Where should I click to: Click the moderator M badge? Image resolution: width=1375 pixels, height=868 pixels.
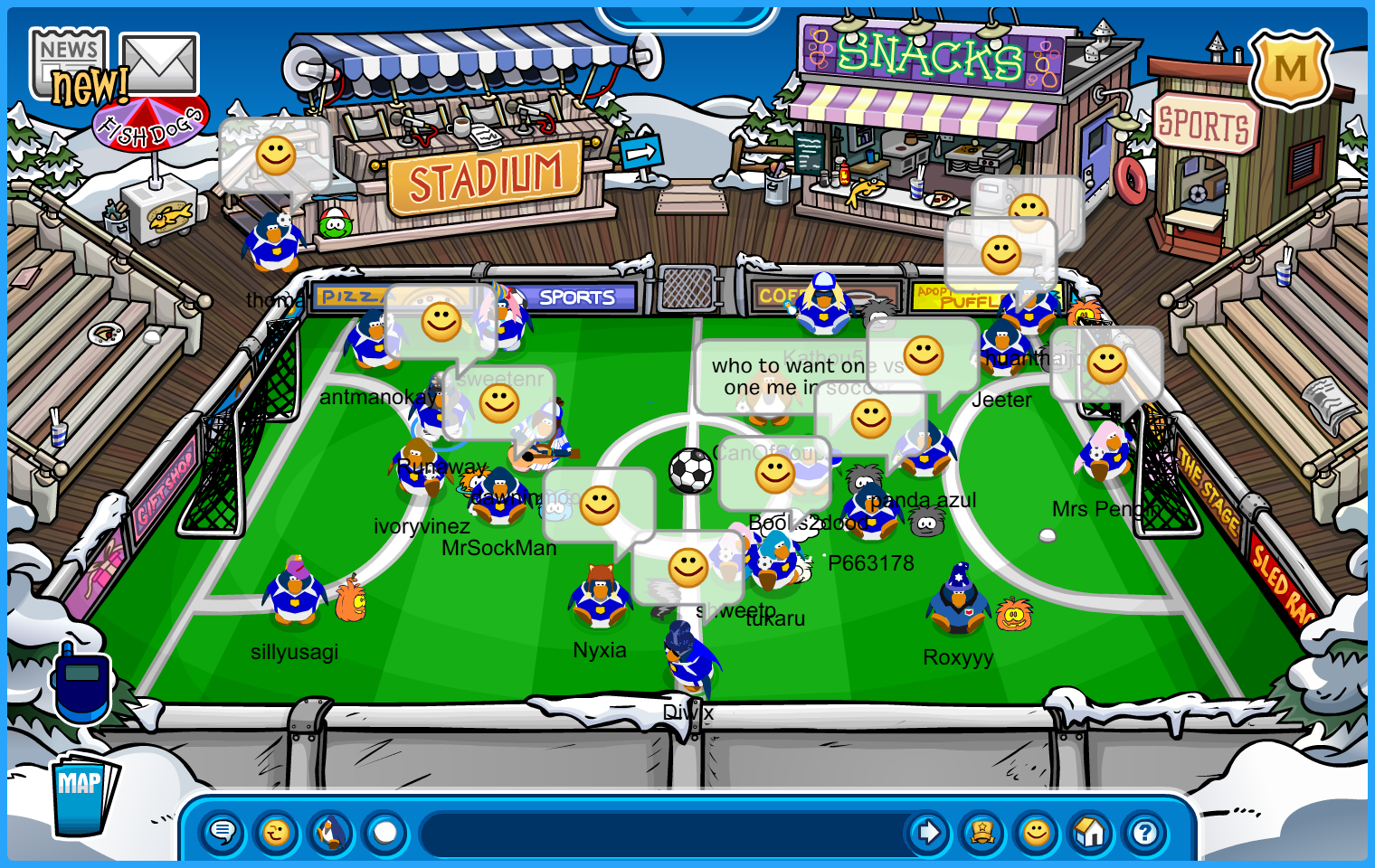tap(1290, 70)
